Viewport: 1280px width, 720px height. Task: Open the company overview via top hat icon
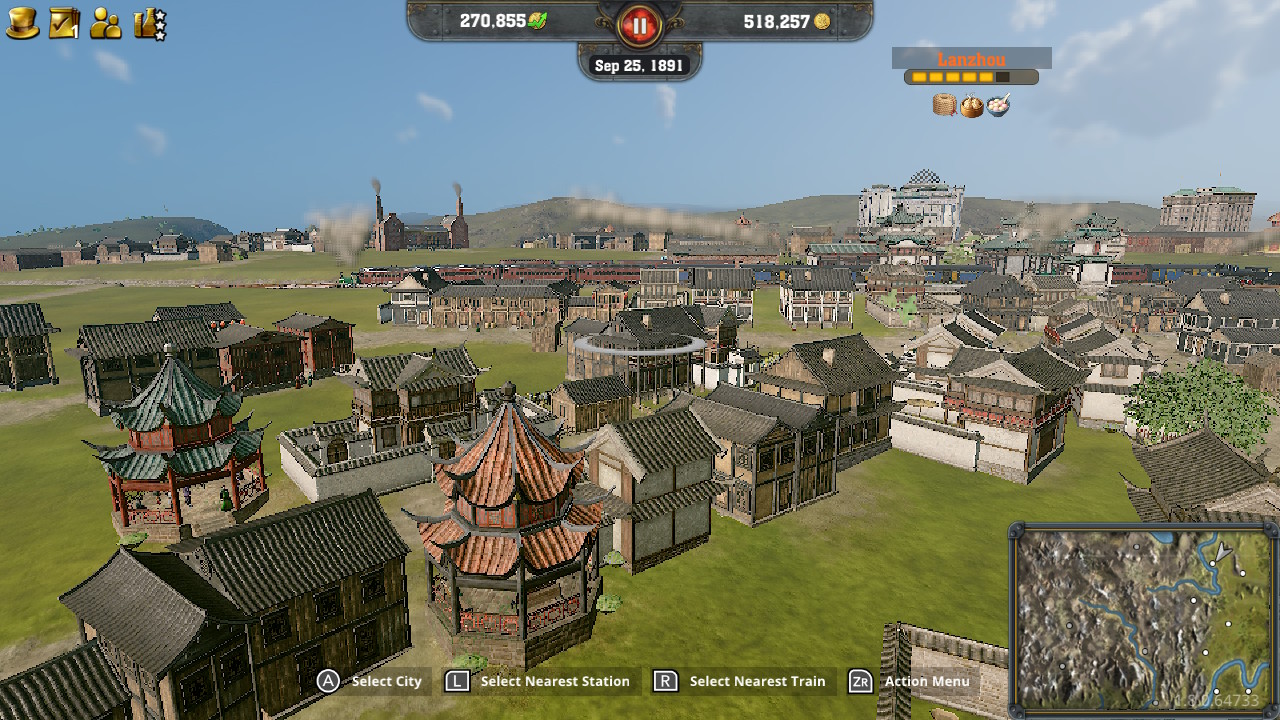(20, 20)
